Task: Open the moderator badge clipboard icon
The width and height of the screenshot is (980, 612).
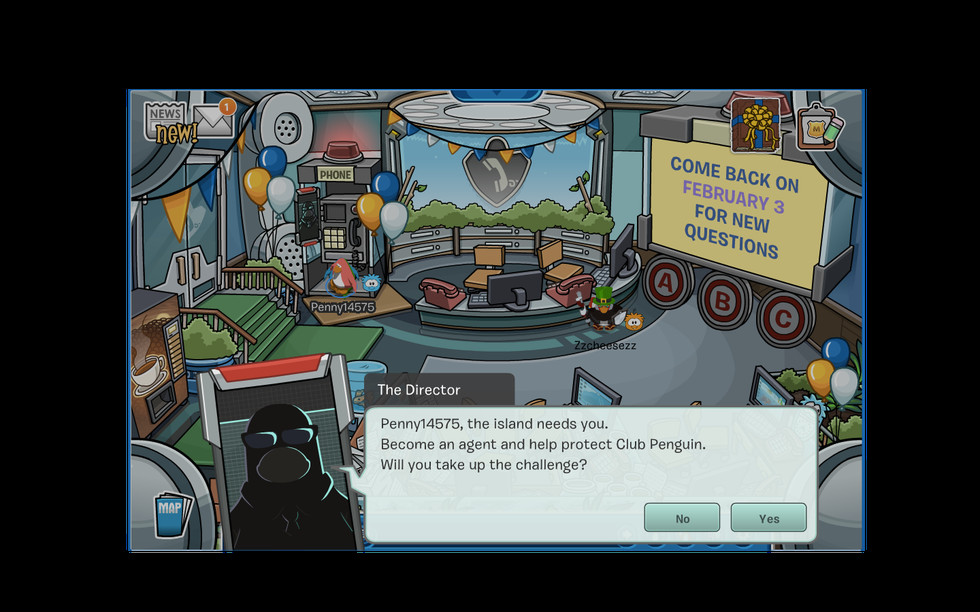Action: point(818,128)
